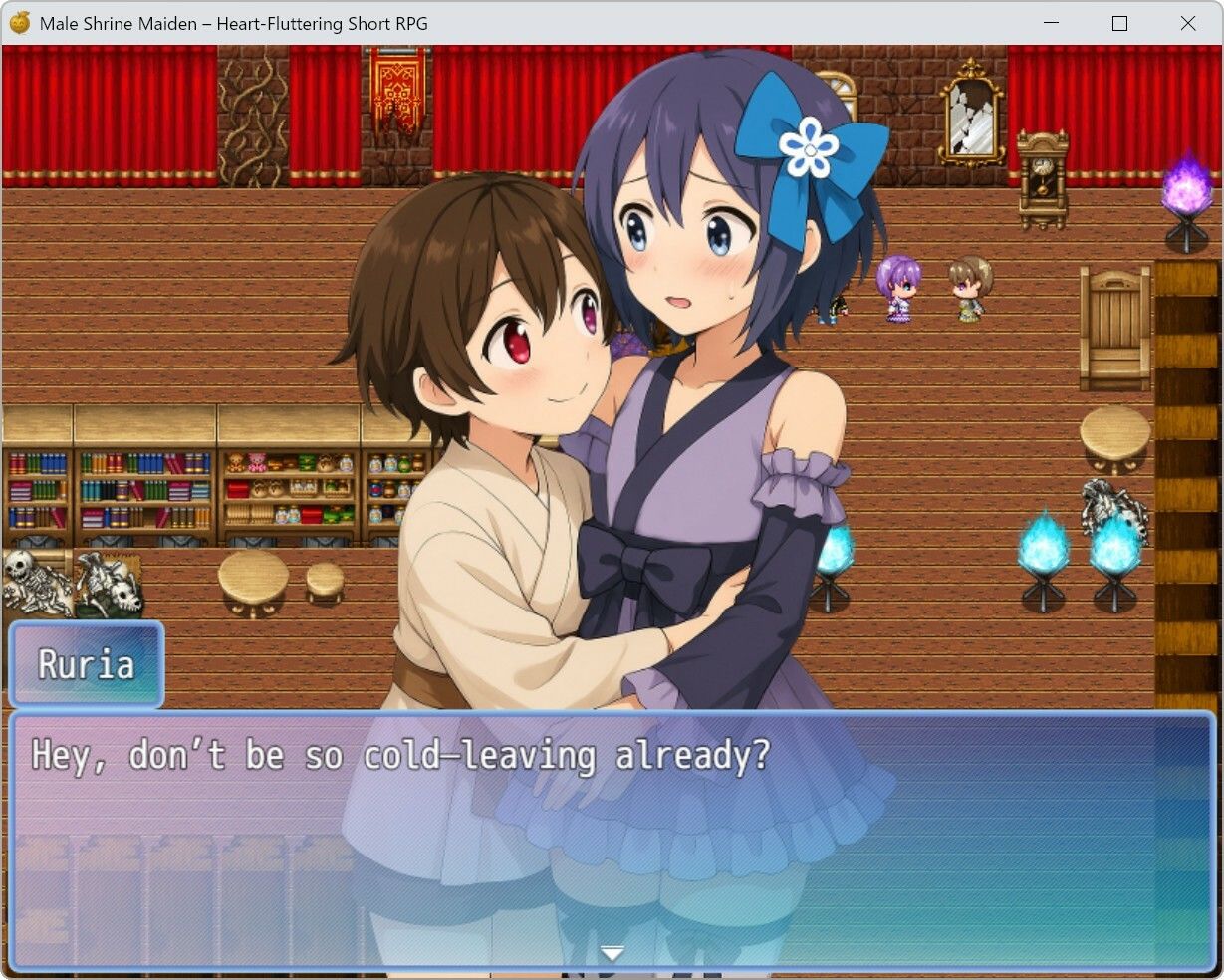
Task: Advance the dialogue via the down arrow
Action: point(612,953)
